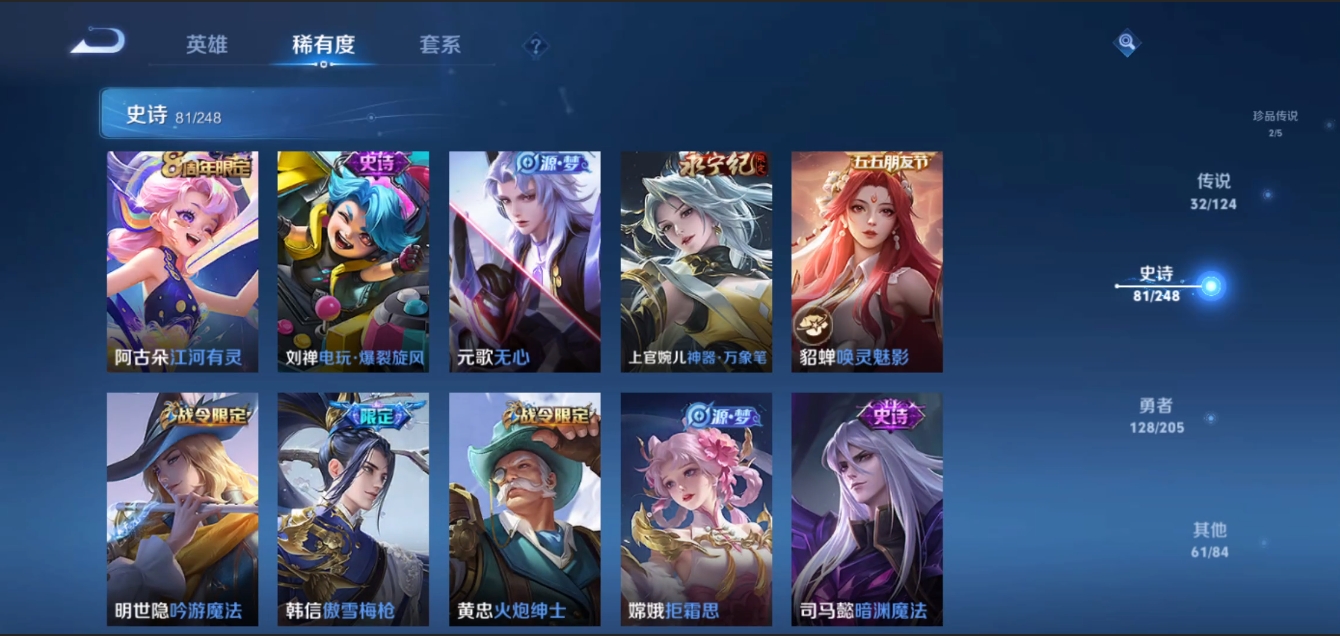View the 元歌 无心 skin card

[525, 262]
